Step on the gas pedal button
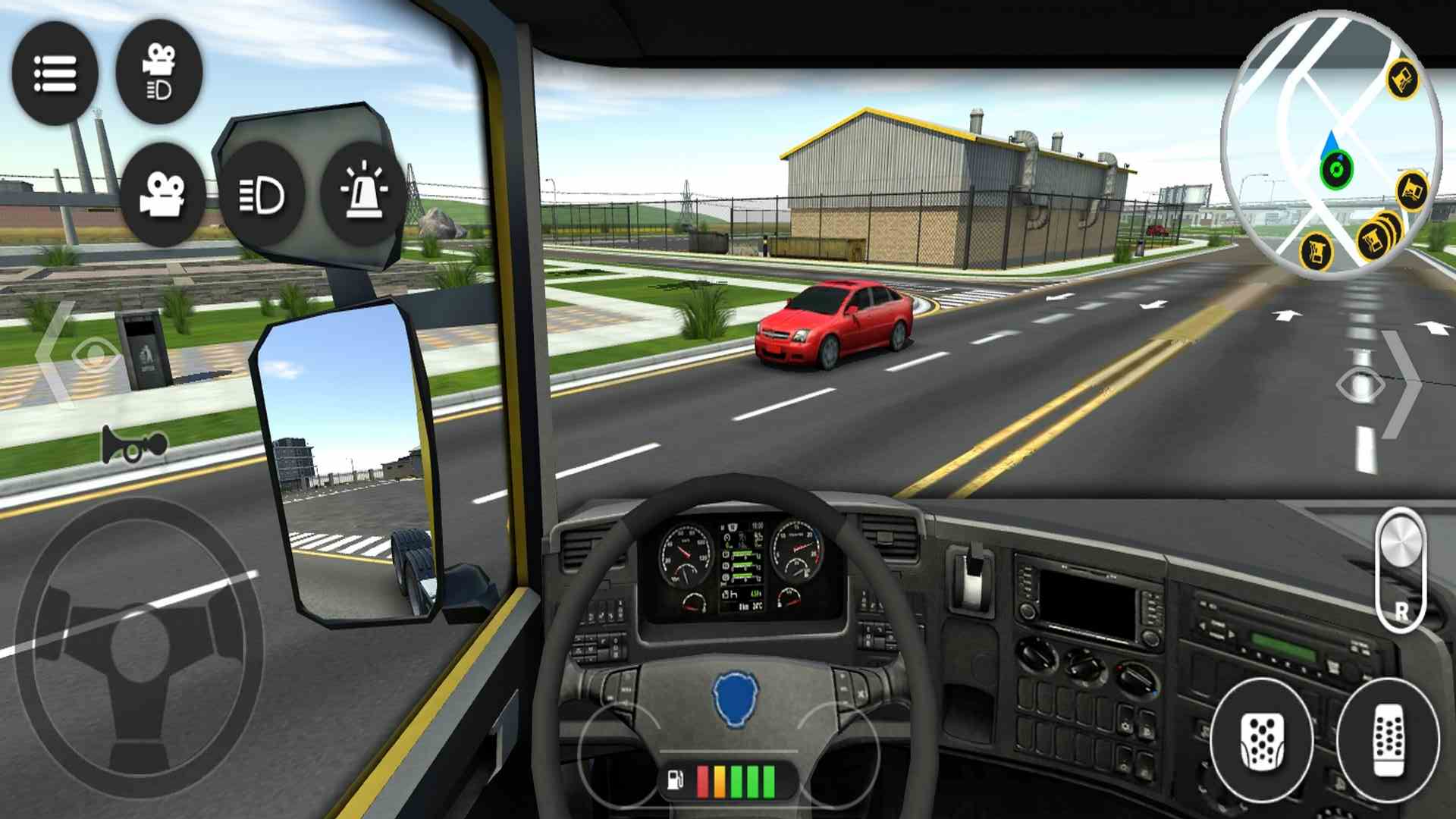Screen dimensions: 1456x819 click(x=1388, y=739)
